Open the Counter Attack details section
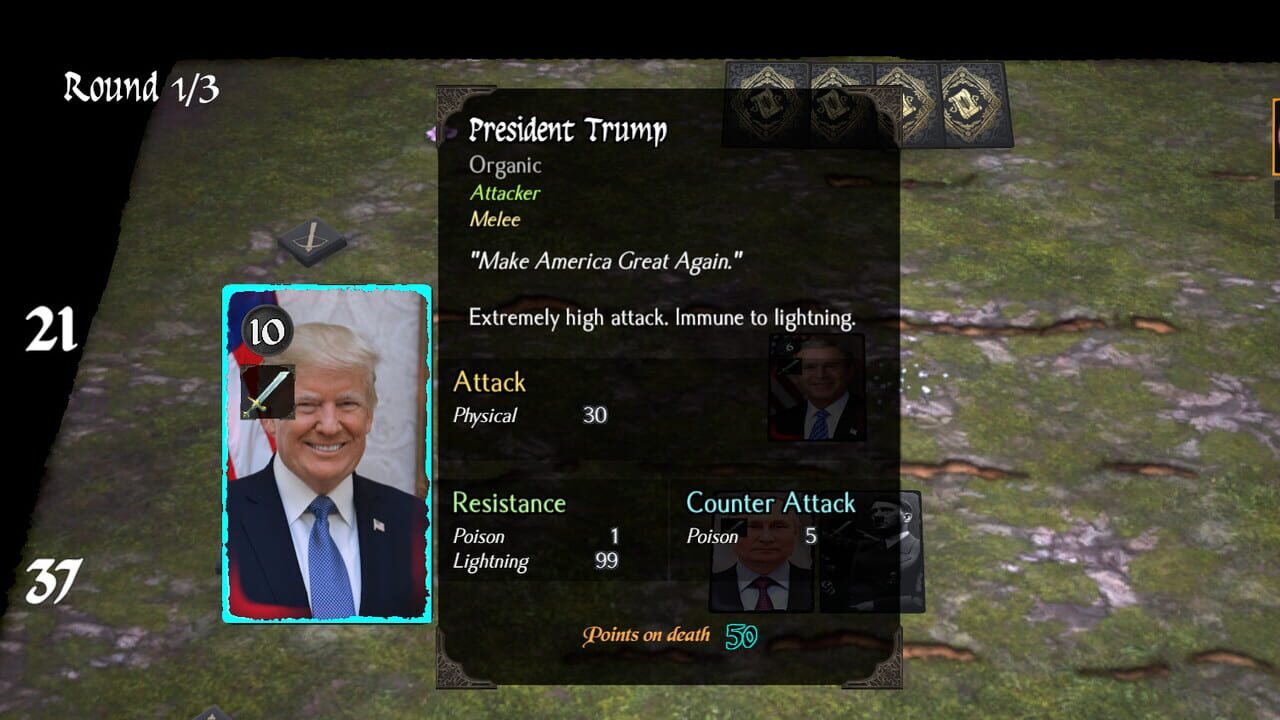The image size is (1280, 720). click(x=771, y=503)
